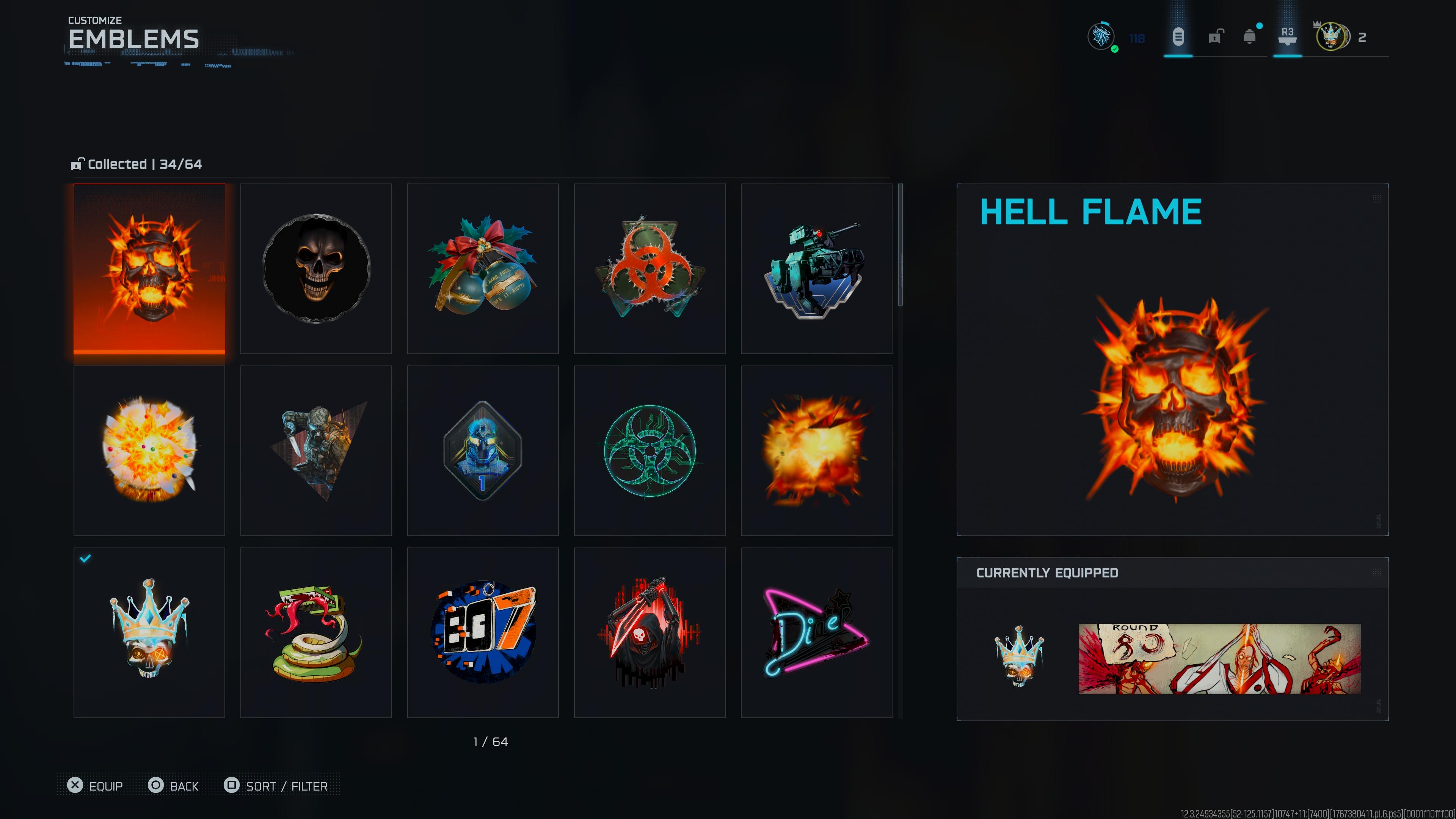Image resolution: width=1456 pixels, height=819 pixels.
Task: Choose the dark grinning skull emblem
Action: coord(316,268)
